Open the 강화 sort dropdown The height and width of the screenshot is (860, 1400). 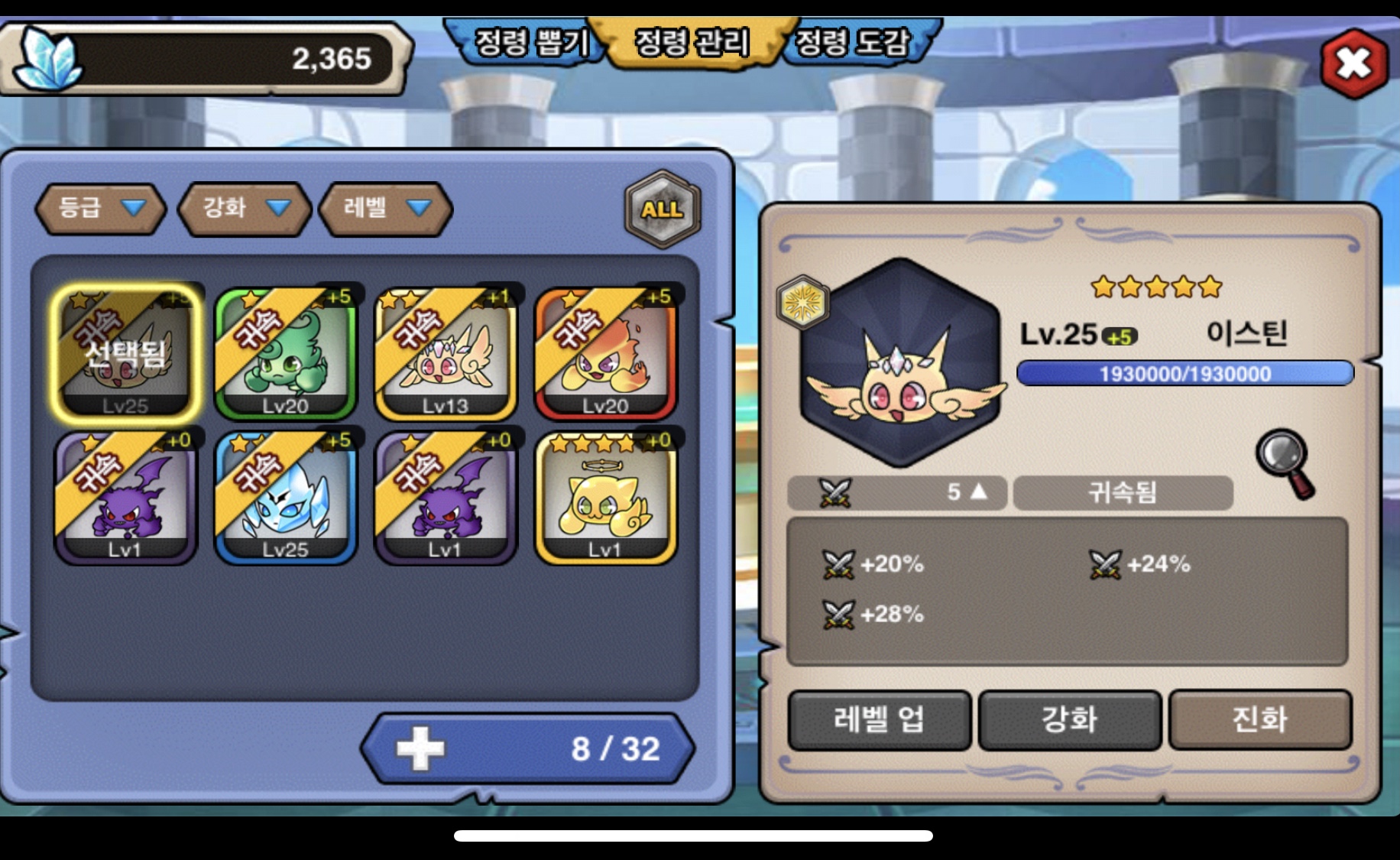pos(245,208)
